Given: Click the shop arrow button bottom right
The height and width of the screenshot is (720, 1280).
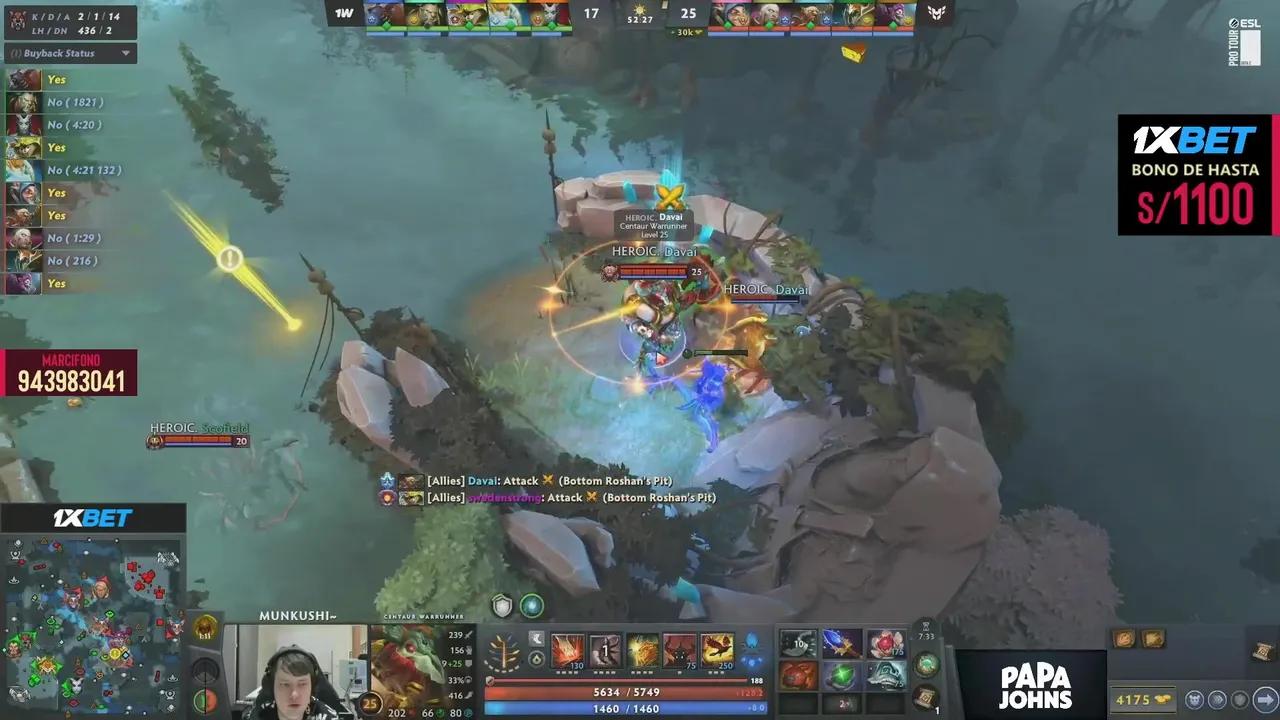Looking at the screenshot, I should click(1265, 699).
